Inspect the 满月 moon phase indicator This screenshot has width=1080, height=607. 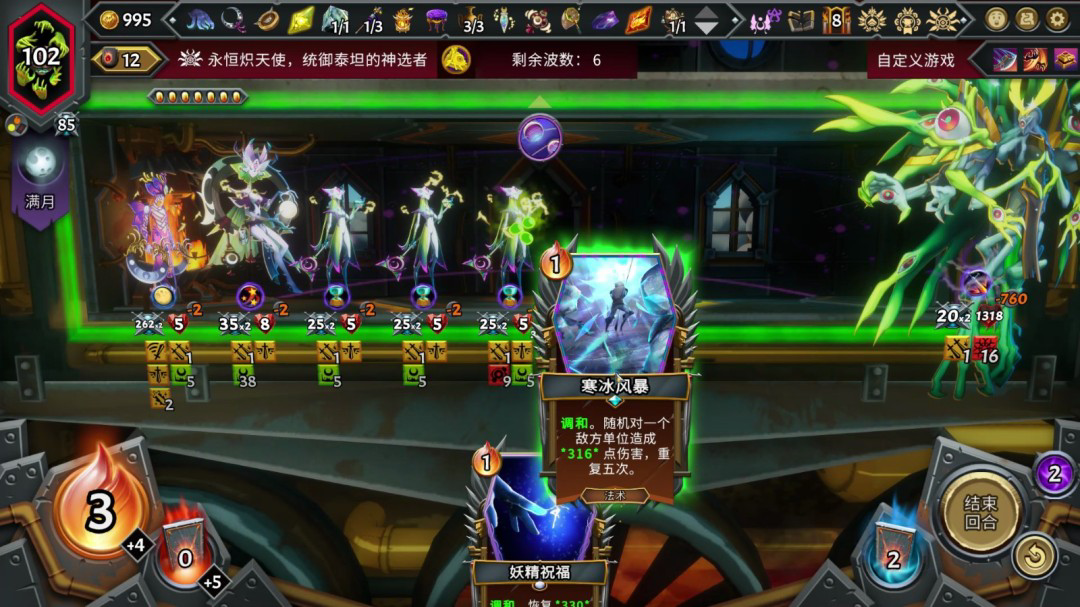41,175
